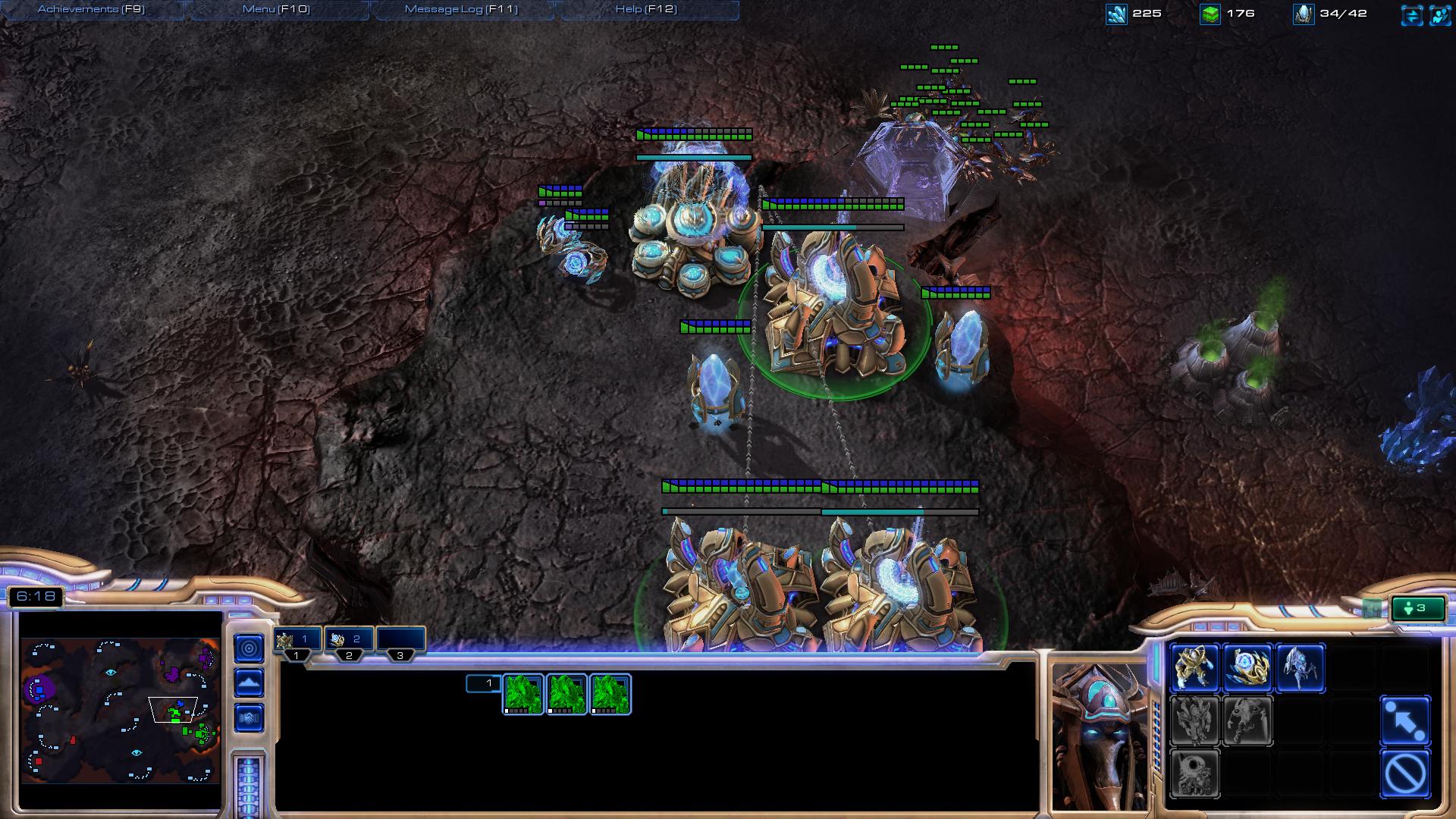This screenshot has height=819, width=1456.
Task: Open the resource trading button
Action: coord(1412,14)
